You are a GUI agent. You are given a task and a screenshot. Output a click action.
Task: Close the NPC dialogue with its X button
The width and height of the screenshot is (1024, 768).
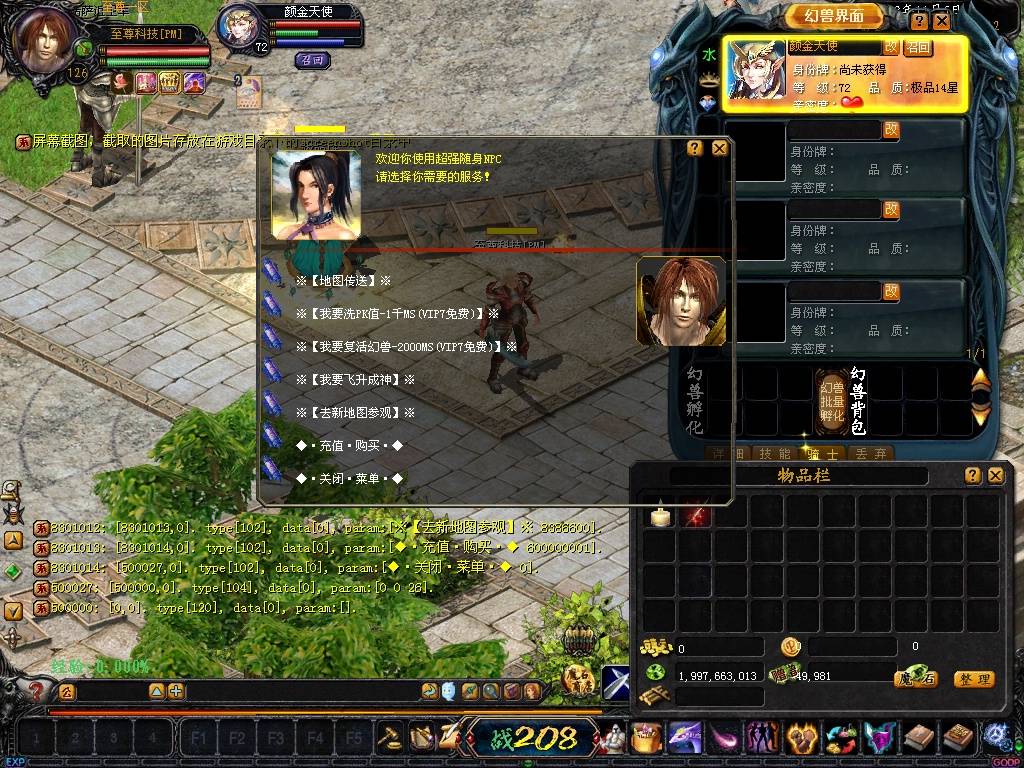pyautogui.click(x=719, y=148)
